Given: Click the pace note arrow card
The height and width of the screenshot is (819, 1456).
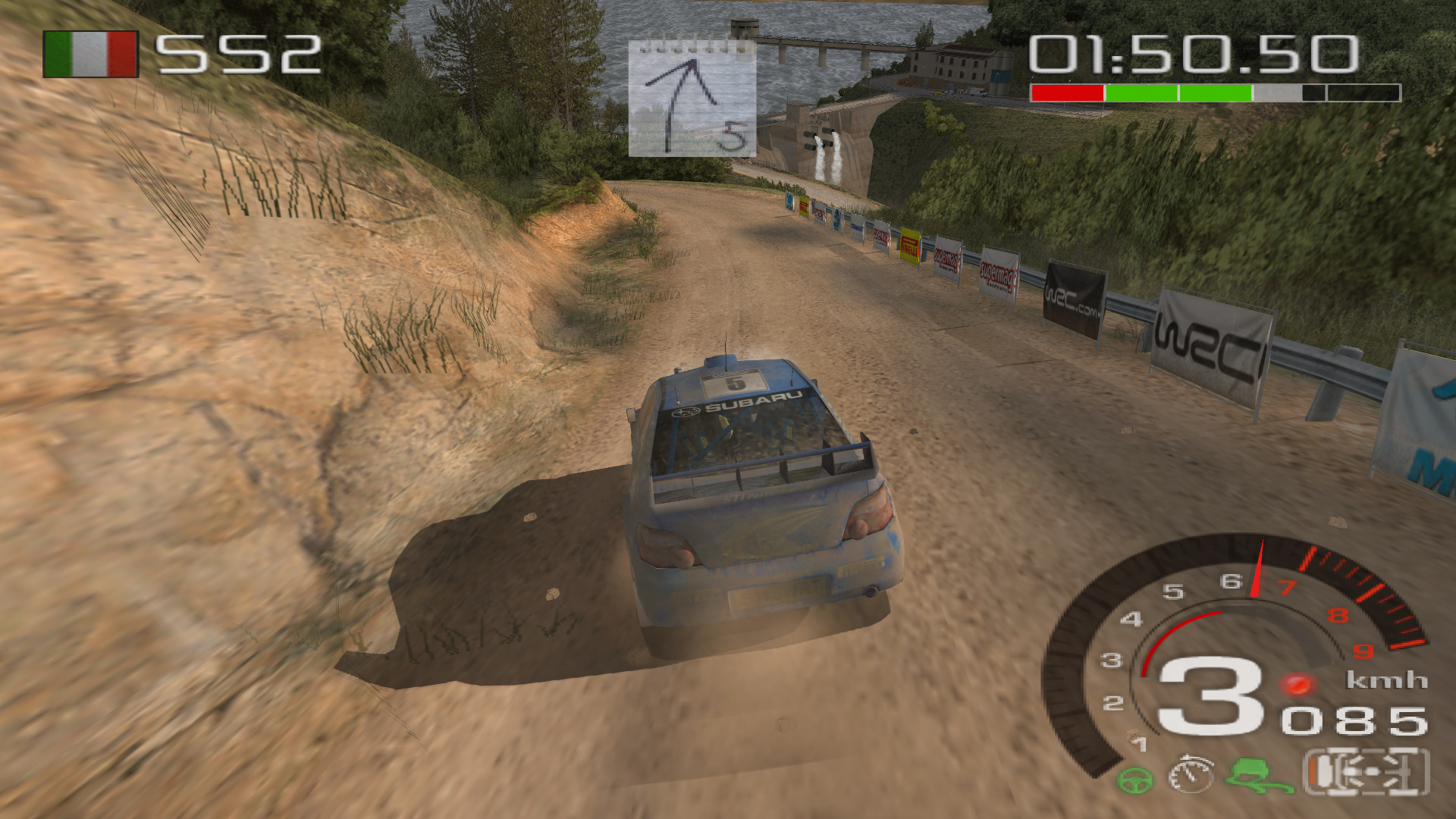Looking at the screenshot, I should (x=692, y=99).
